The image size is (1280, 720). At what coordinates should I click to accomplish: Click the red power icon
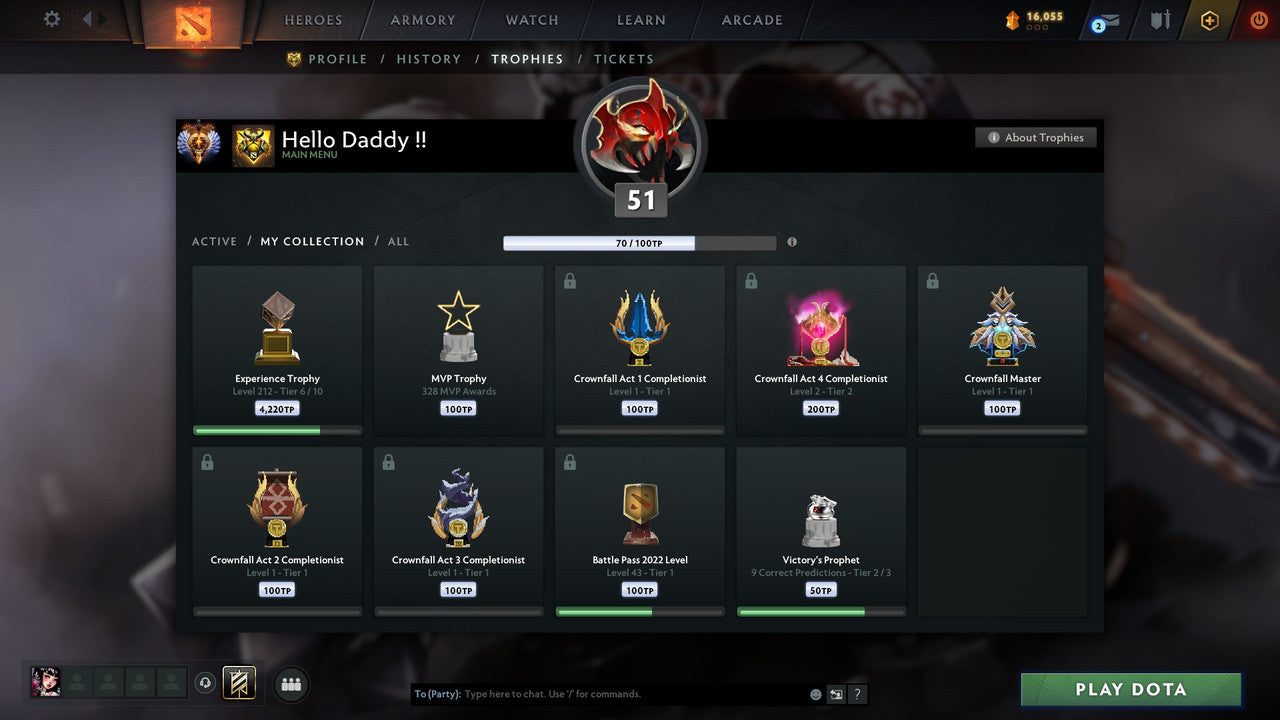point(1257,19)
